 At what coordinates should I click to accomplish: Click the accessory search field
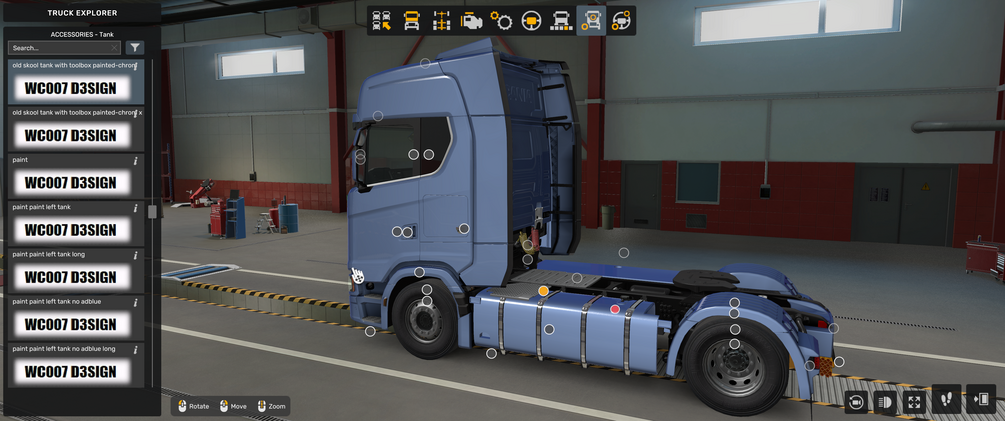(62, 48)
